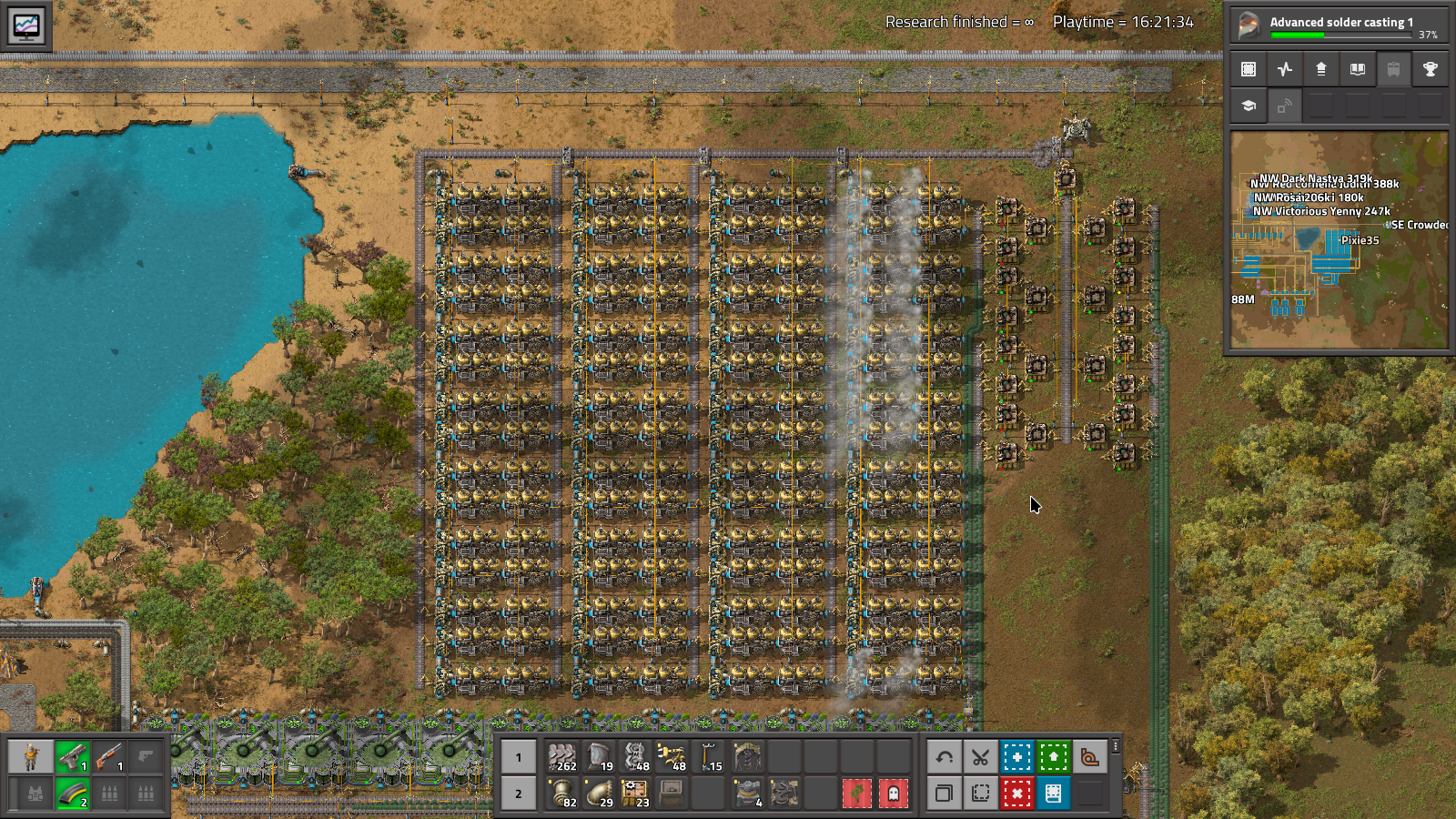Switch to quickbar row 2
Image resolution: width=1456 pixels, height=819 pixels.
pyautogui.click(x=519, y=794)
